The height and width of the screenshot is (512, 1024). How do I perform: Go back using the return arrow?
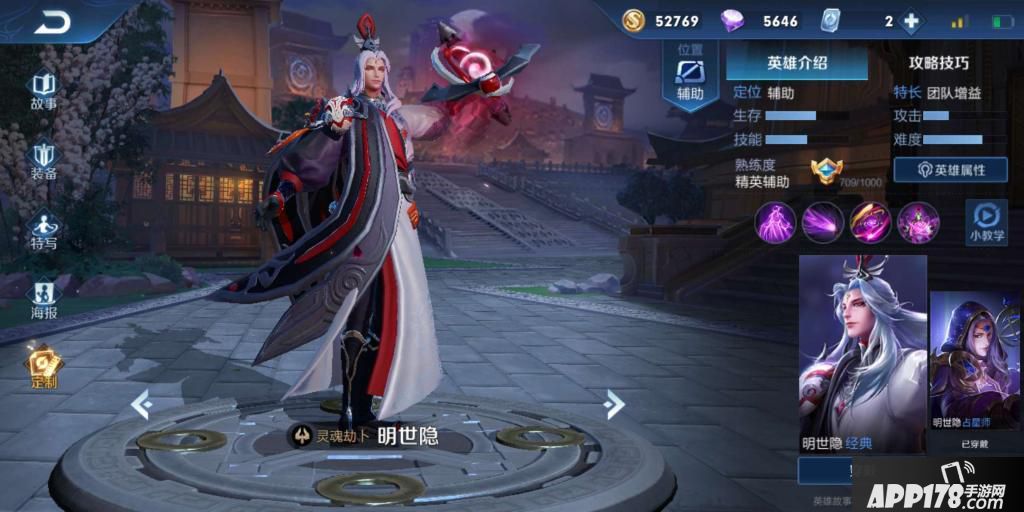pyautogui.click(x=53, y=22)
